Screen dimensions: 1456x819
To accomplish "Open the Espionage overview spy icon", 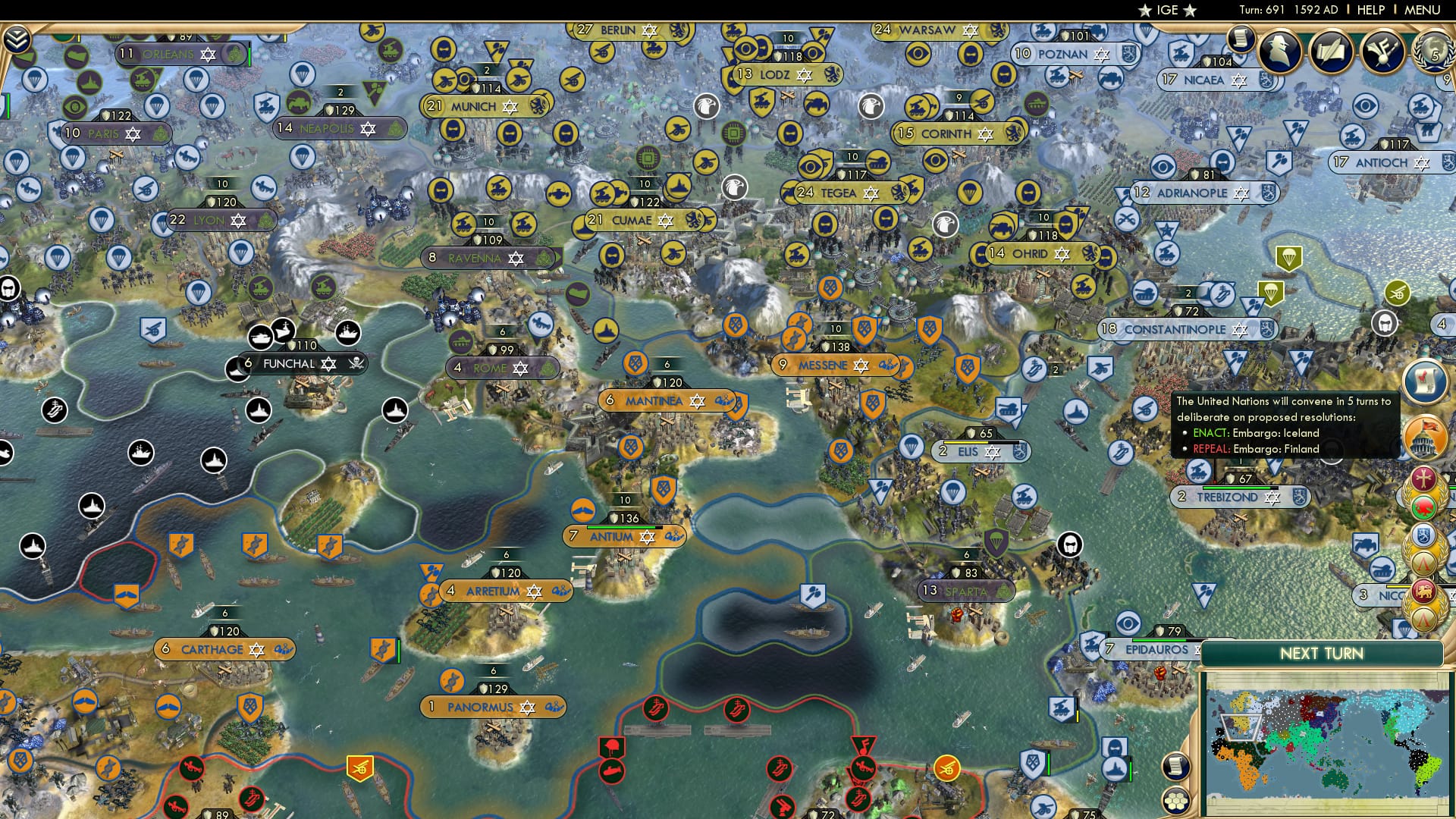I will pyautogui.click(x=1281, y=52).
